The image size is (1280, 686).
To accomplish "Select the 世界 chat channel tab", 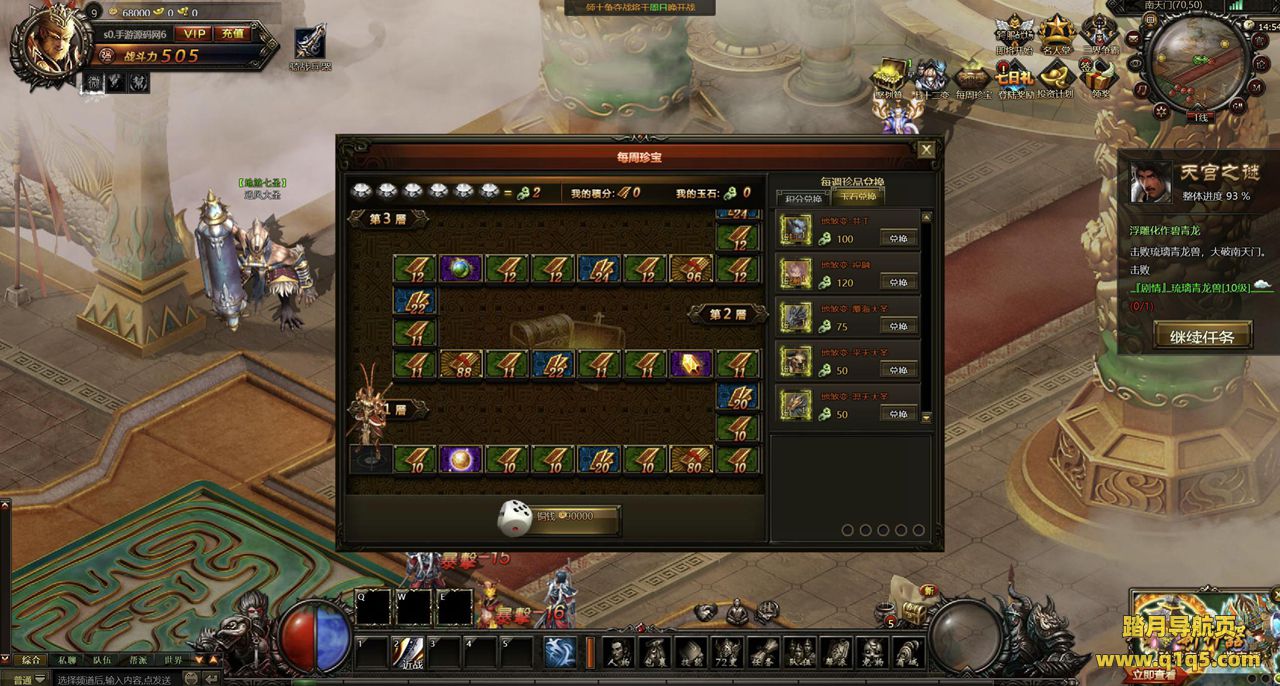I will coord(173,660).
